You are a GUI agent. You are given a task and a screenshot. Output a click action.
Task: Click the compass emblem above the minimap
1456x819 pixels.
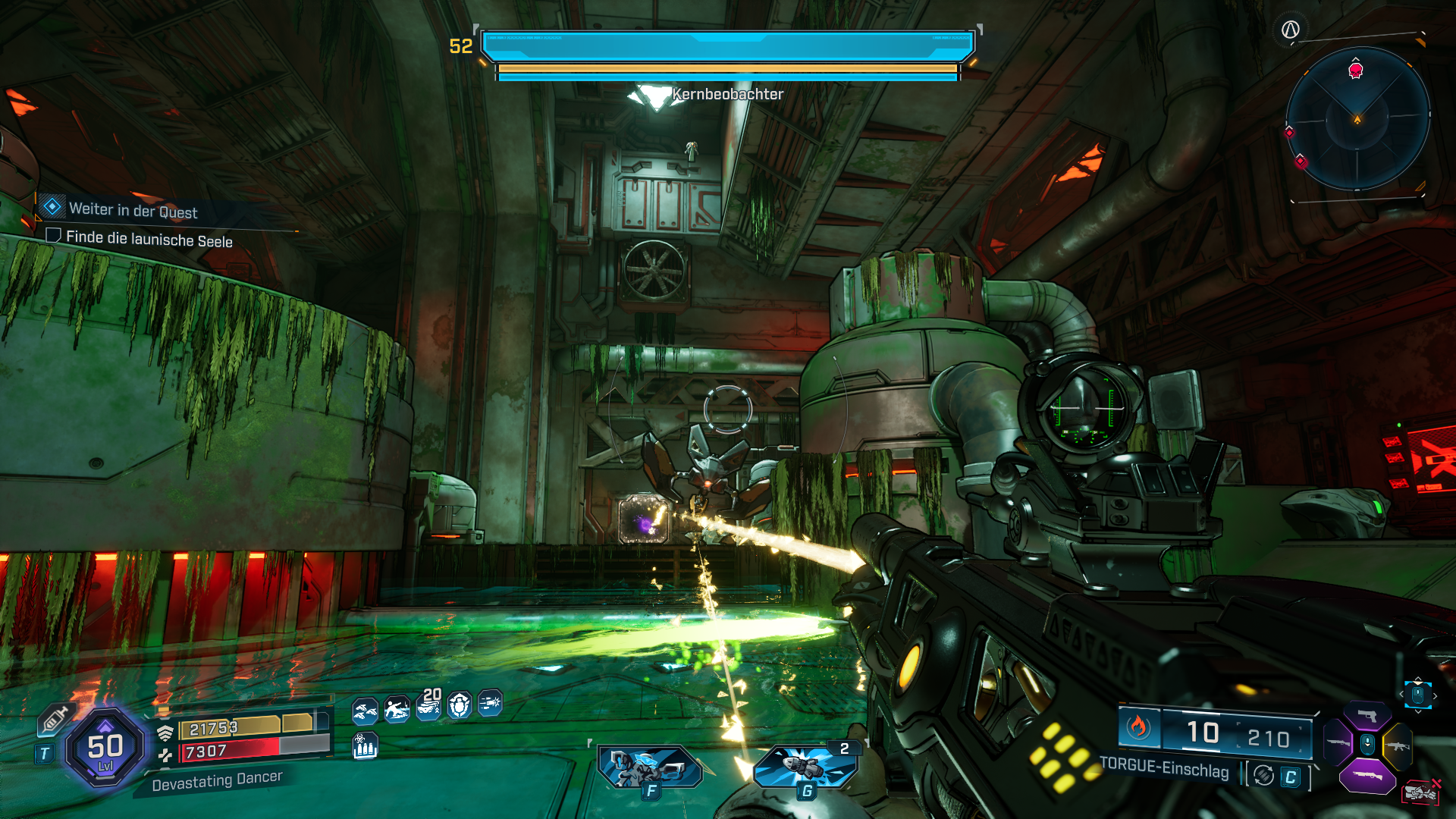(1290, 30)
